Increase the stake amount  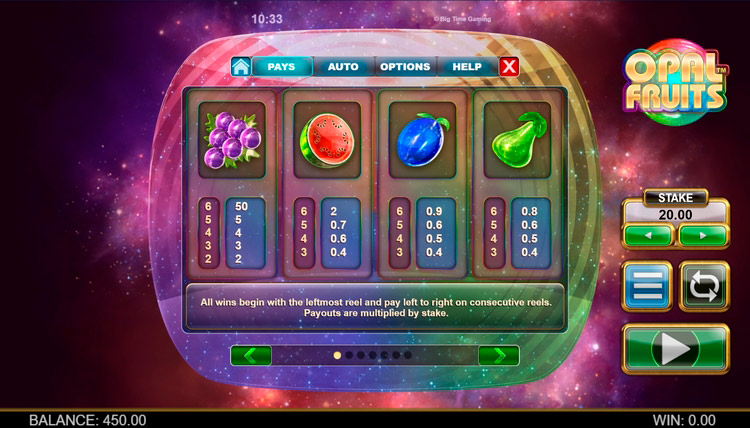click(703, 236)
